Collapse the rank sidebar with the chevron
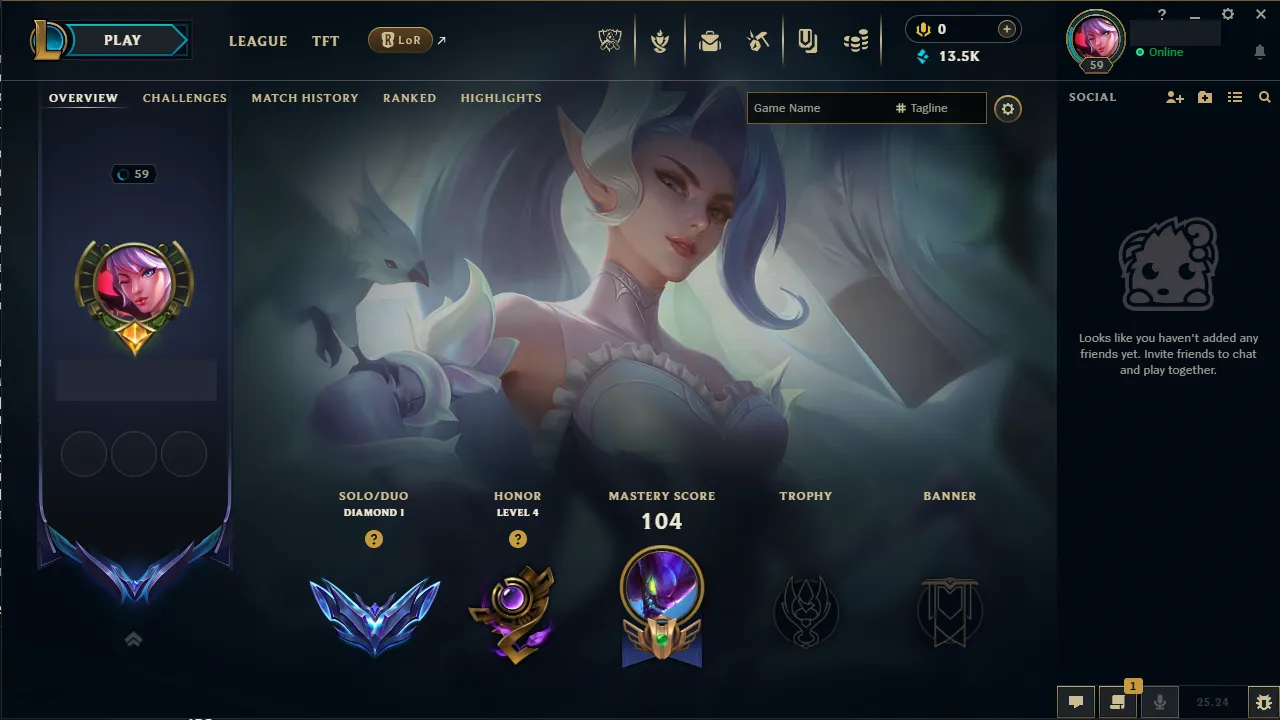The width and height of the screenshot is (1280, 720). [x=133, y=638]
